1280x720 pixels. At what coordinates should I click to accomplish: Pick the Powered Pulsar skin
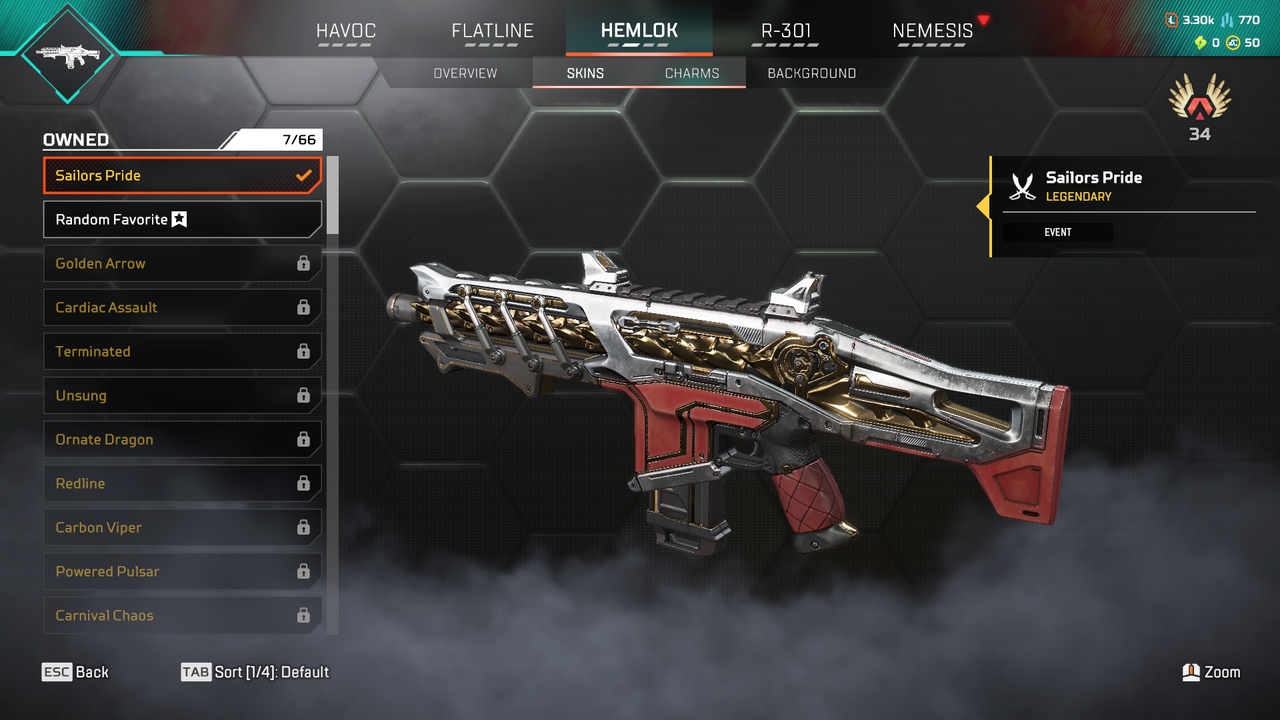[182, 572]
